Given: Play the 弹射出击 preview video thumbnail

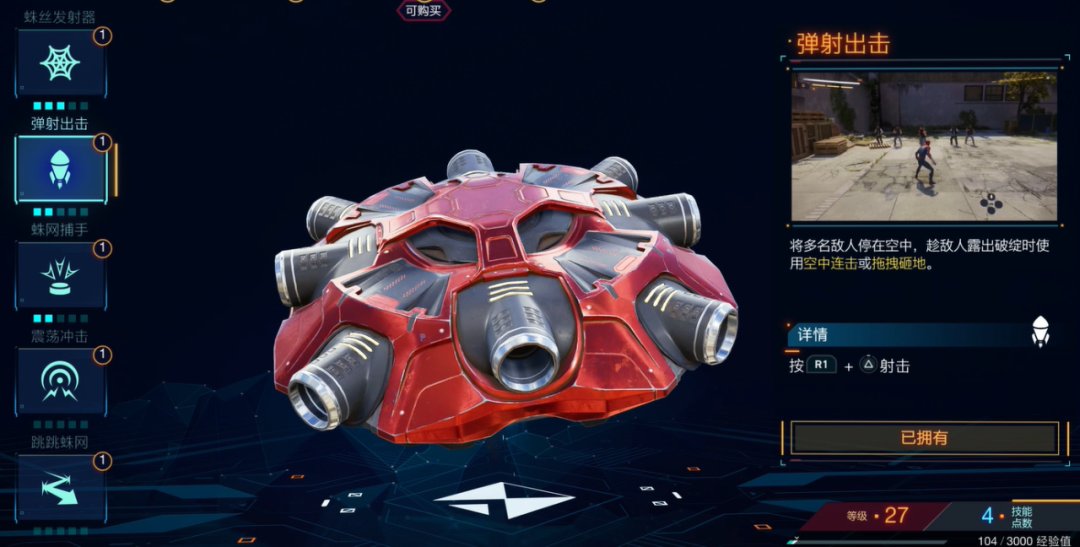Looking at the screenshot, I should coord(924,146).
